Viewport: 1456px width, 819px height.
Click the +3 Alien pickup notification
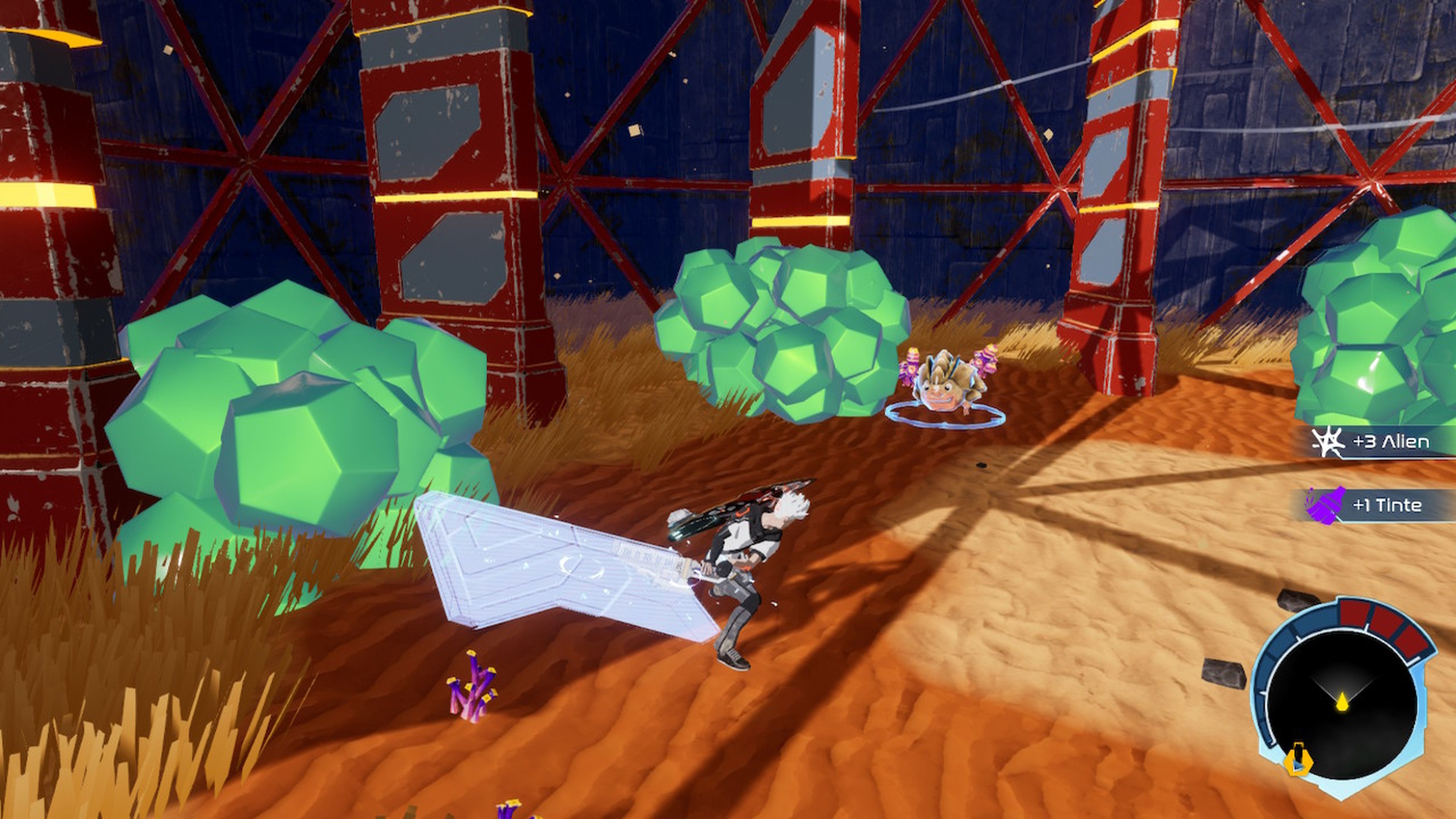(1383, 441)
